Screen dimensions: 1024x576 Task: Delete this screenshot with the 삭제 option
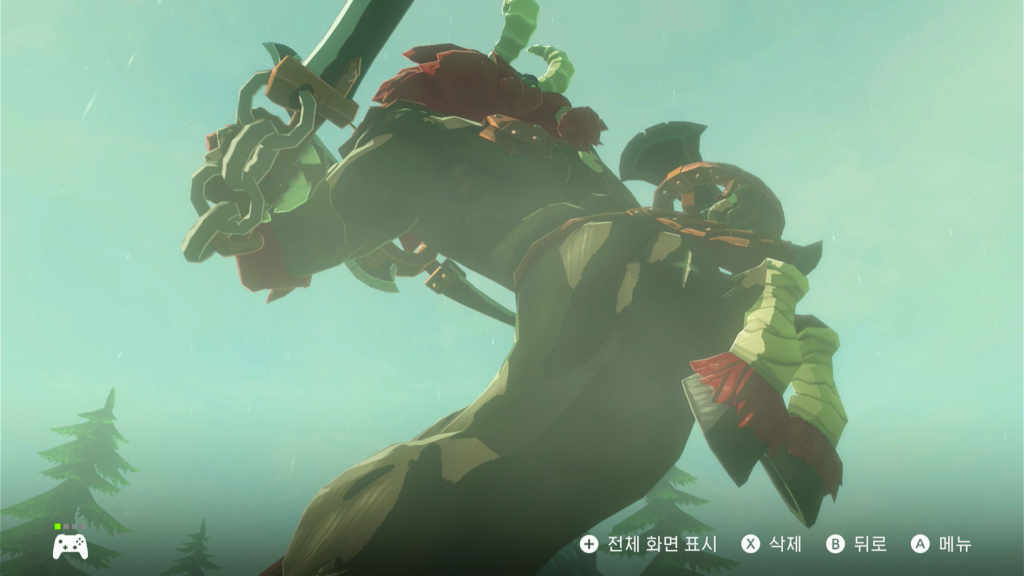click(x=772, y=544)
